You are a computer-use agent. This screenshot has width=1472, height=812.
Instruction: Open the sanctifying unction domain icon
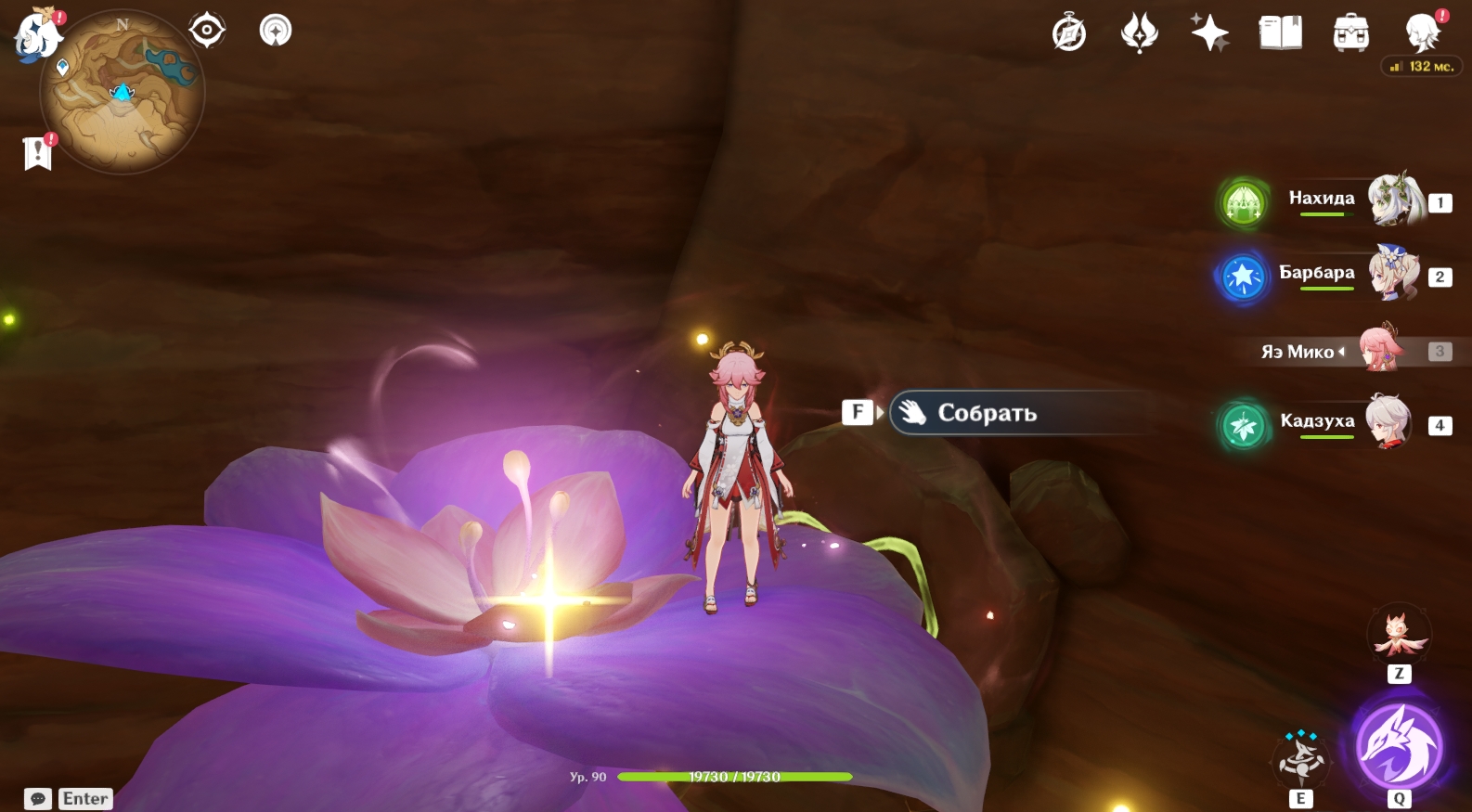pos(275,31)
